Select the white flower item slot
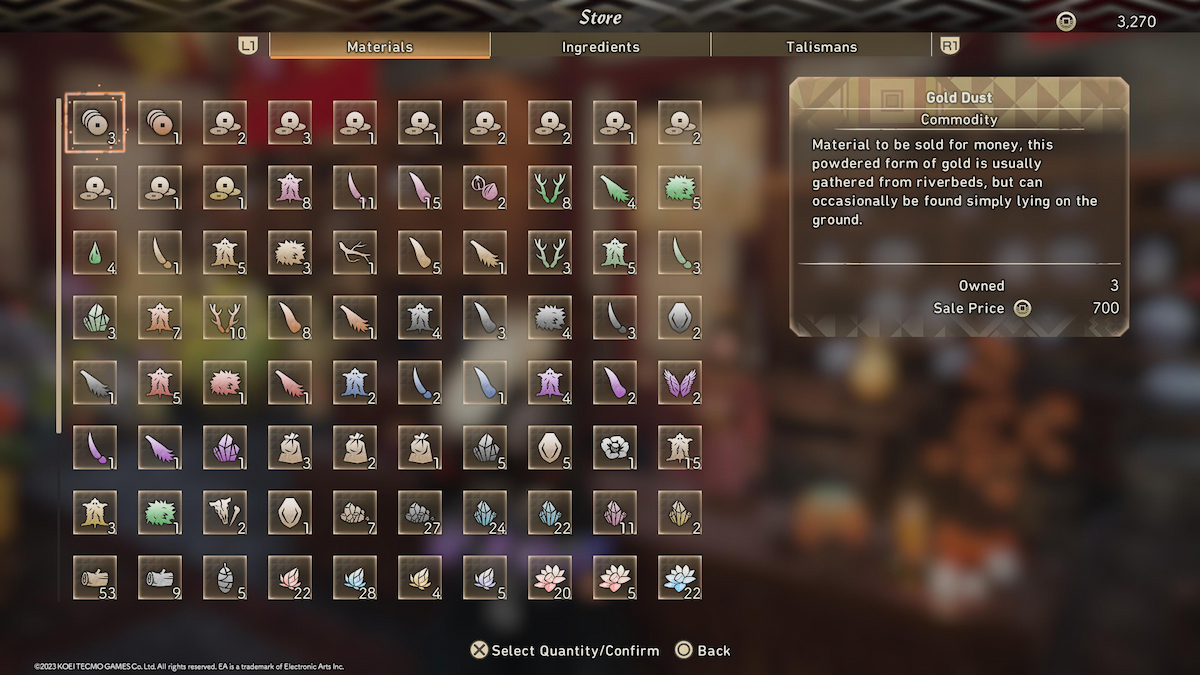 [x=615, y=447]
